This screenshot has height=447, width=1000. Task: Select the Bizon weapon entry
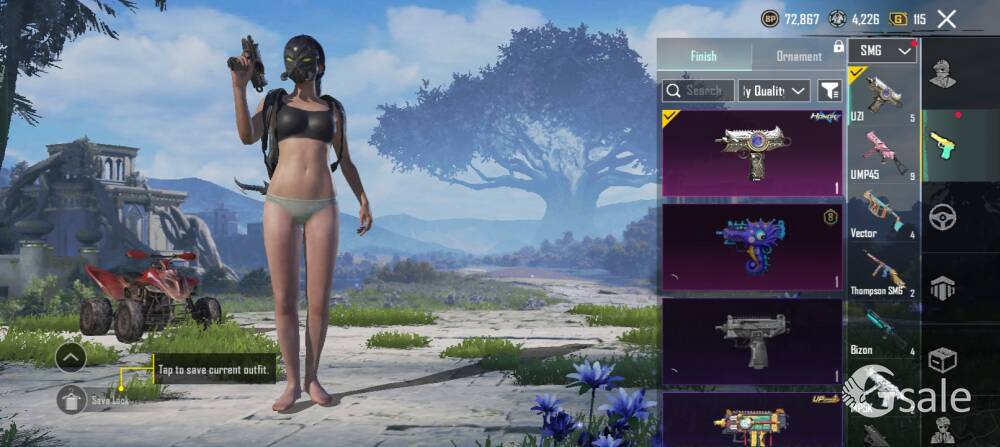(883, 330)
